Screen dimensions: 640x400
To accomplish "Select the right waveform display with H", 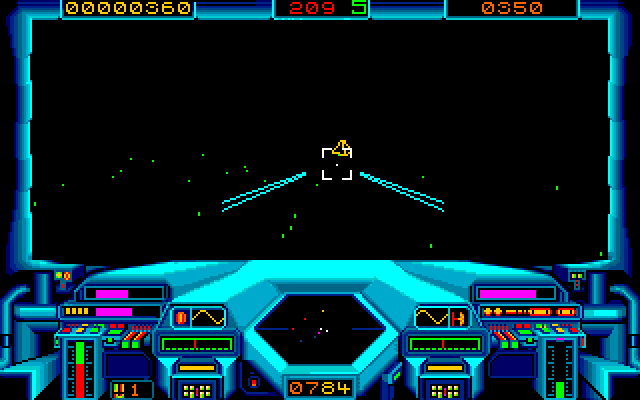I will click(442, 318).
